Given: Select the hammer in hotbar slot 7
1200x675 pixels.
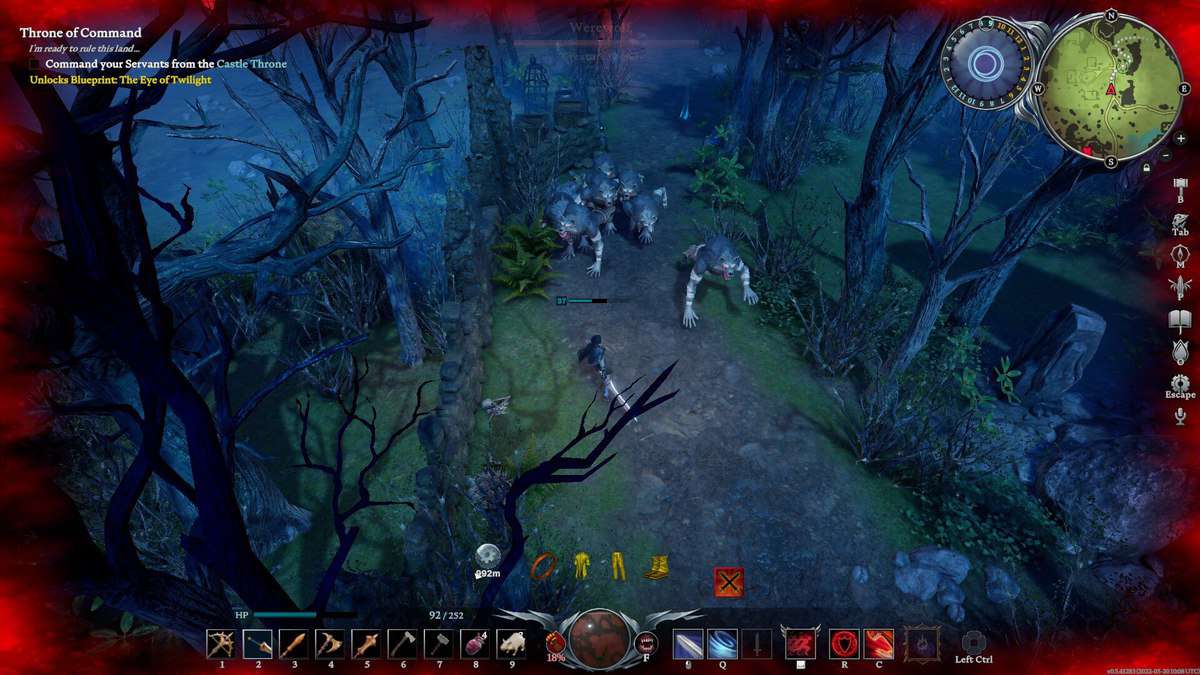Looking at the screenshot, I should coord(438,643).
